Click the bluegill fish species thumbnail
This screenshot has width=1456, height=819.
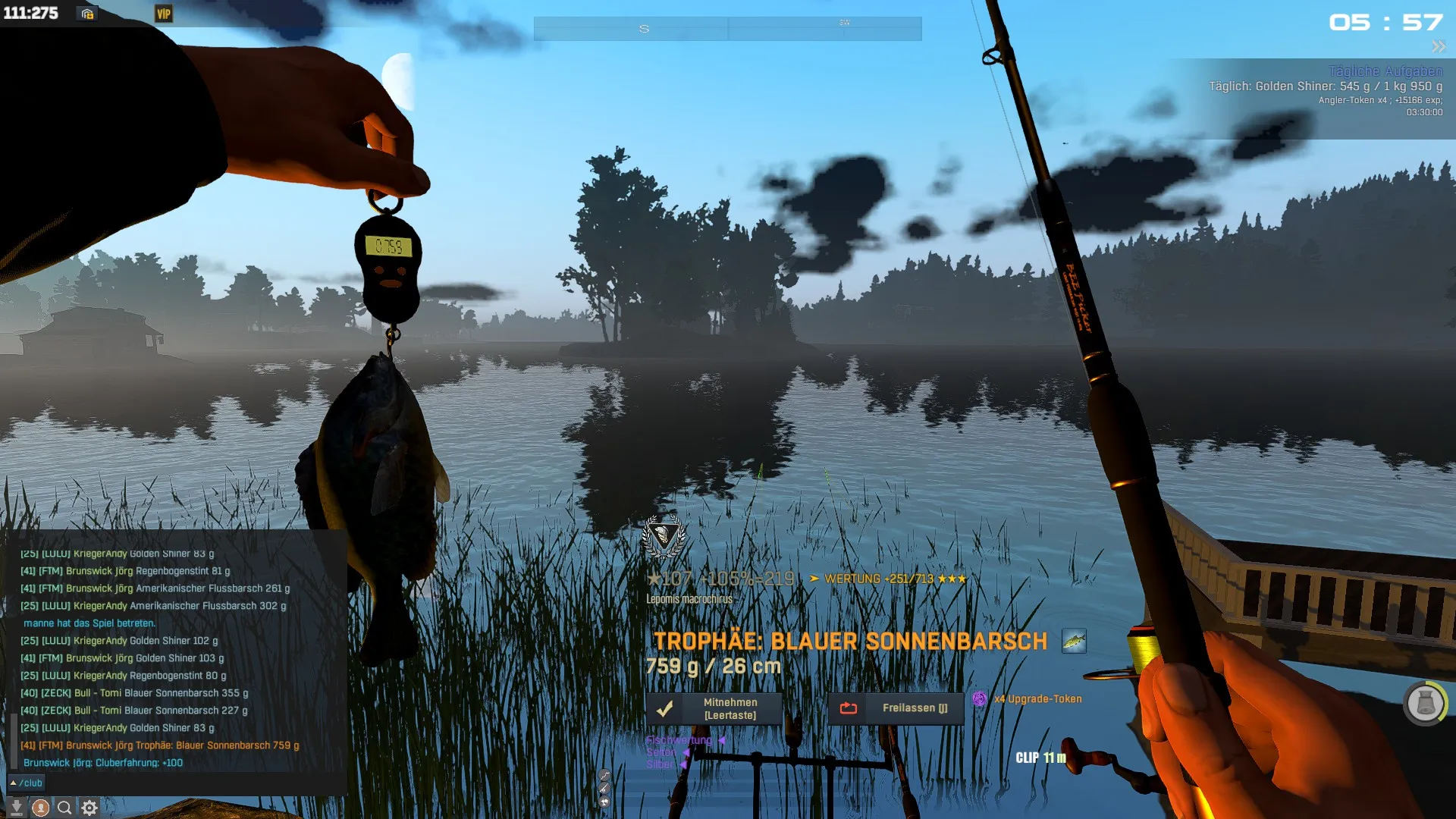pos(1074,642)
